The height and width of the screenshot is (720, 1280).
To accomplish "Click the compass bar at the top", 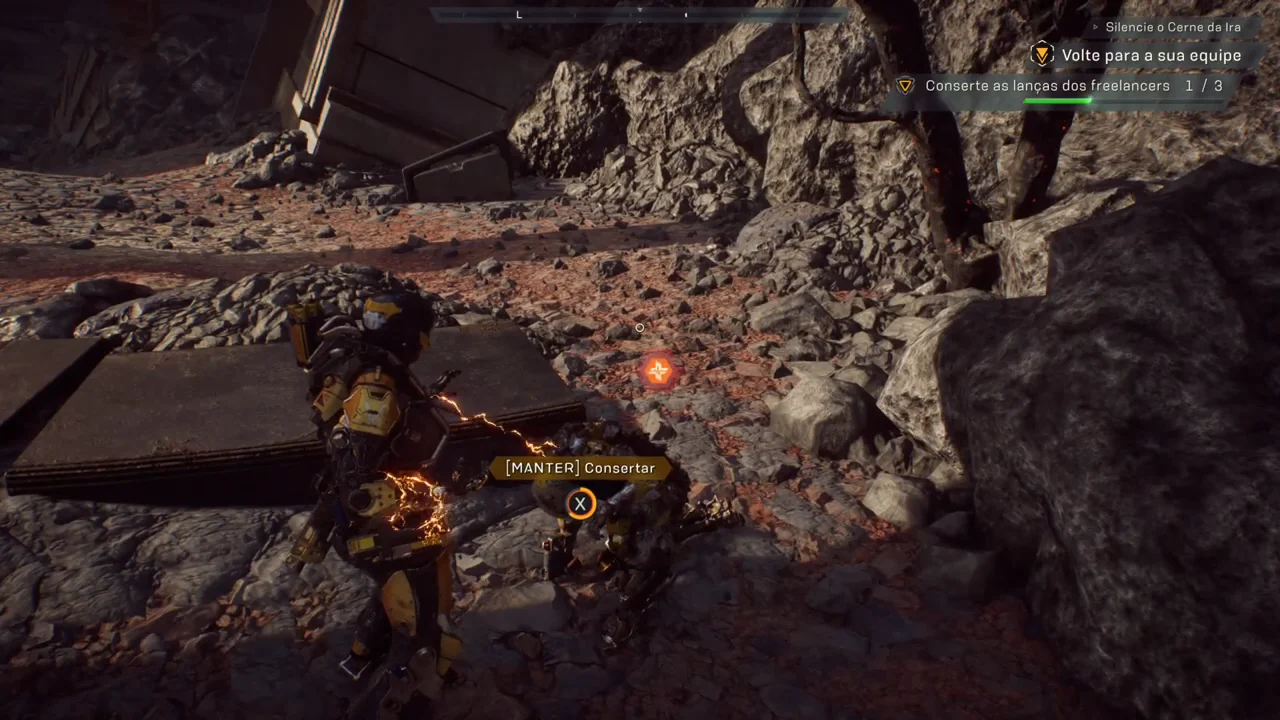I will pyautogui.click(x=640, y=14).
